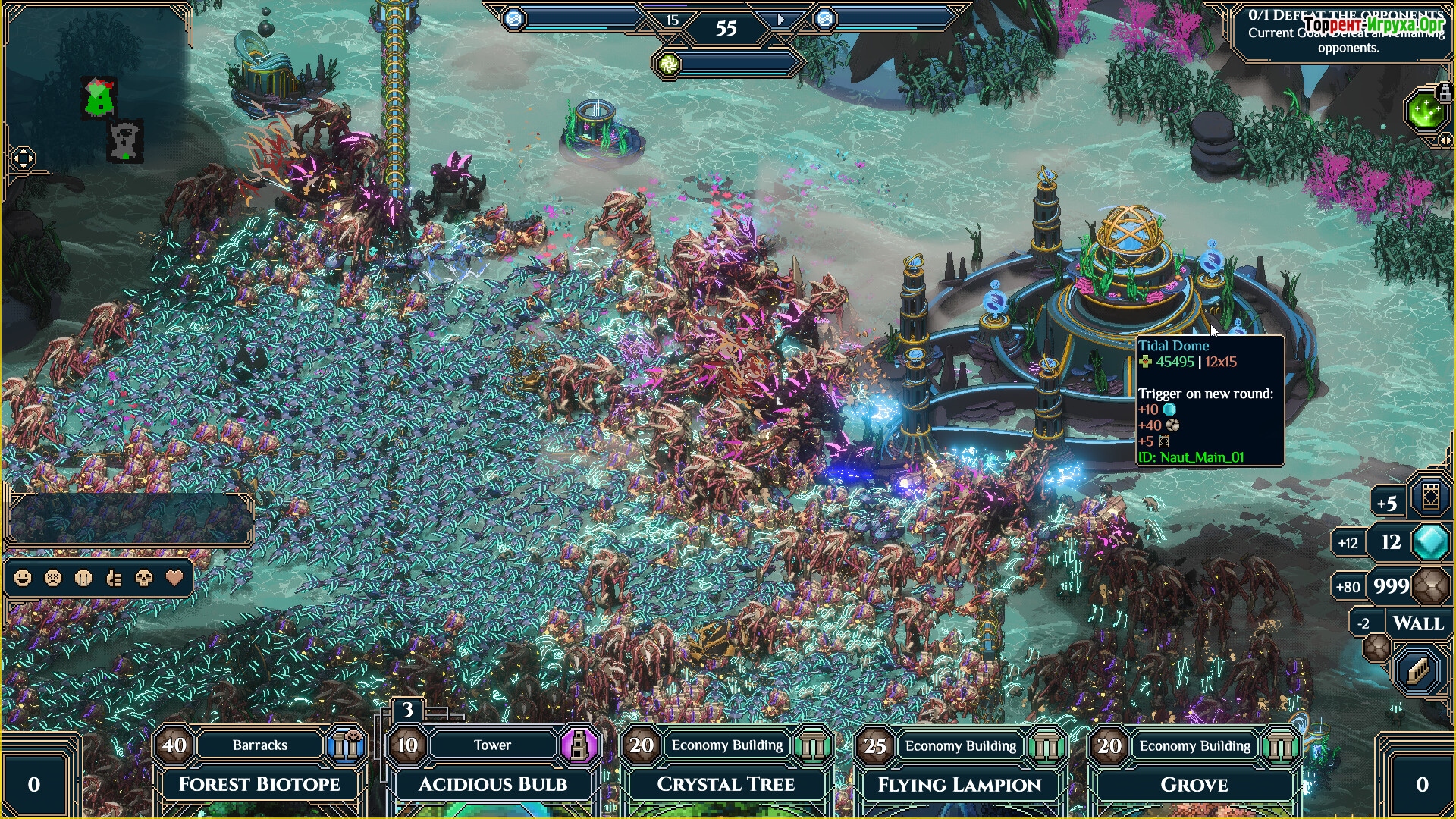This screenshot has height=819, width=1456.
Task: Send the smiley face emote
Action: point(23,579)
